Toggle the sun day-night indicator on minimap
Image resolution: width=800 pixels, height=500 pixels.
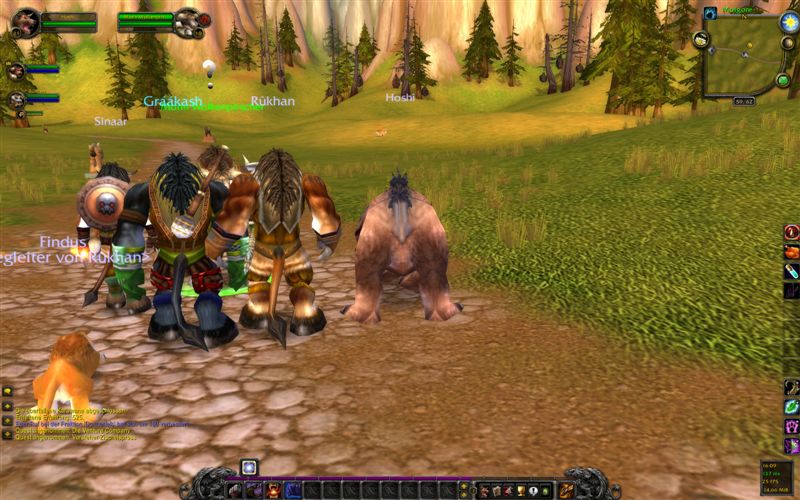[788, 20]
